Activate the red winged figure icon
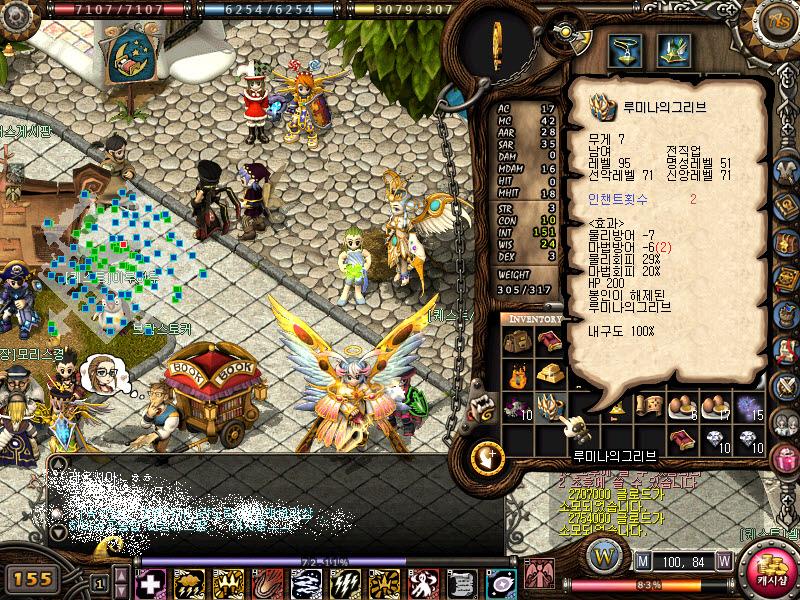Viewport: 800px width, 600px height. pyautogui.click(x=539, y=575)
